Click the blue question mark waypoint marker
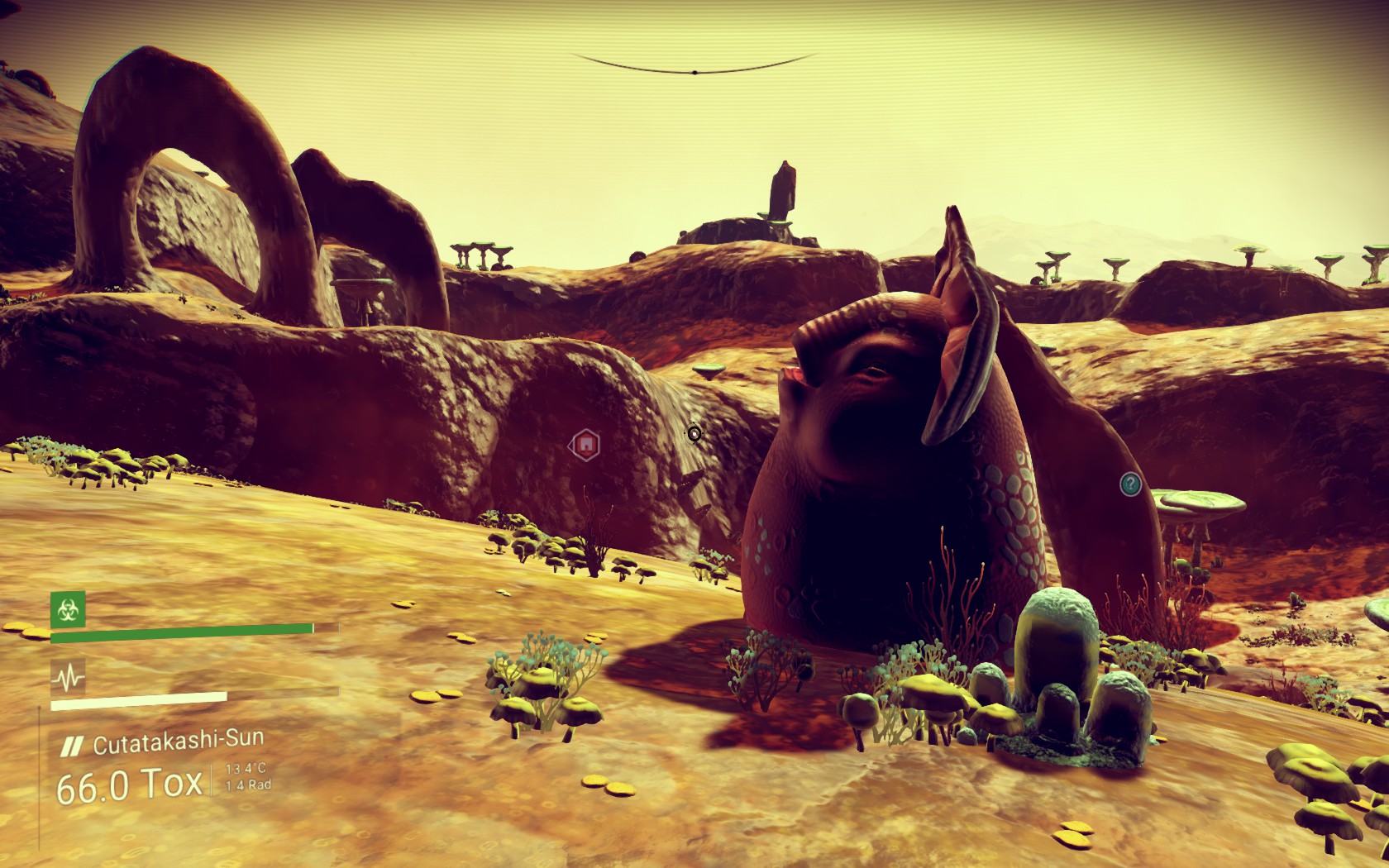The height and width of the screenshot is (868, 1389). point(1130,484)
